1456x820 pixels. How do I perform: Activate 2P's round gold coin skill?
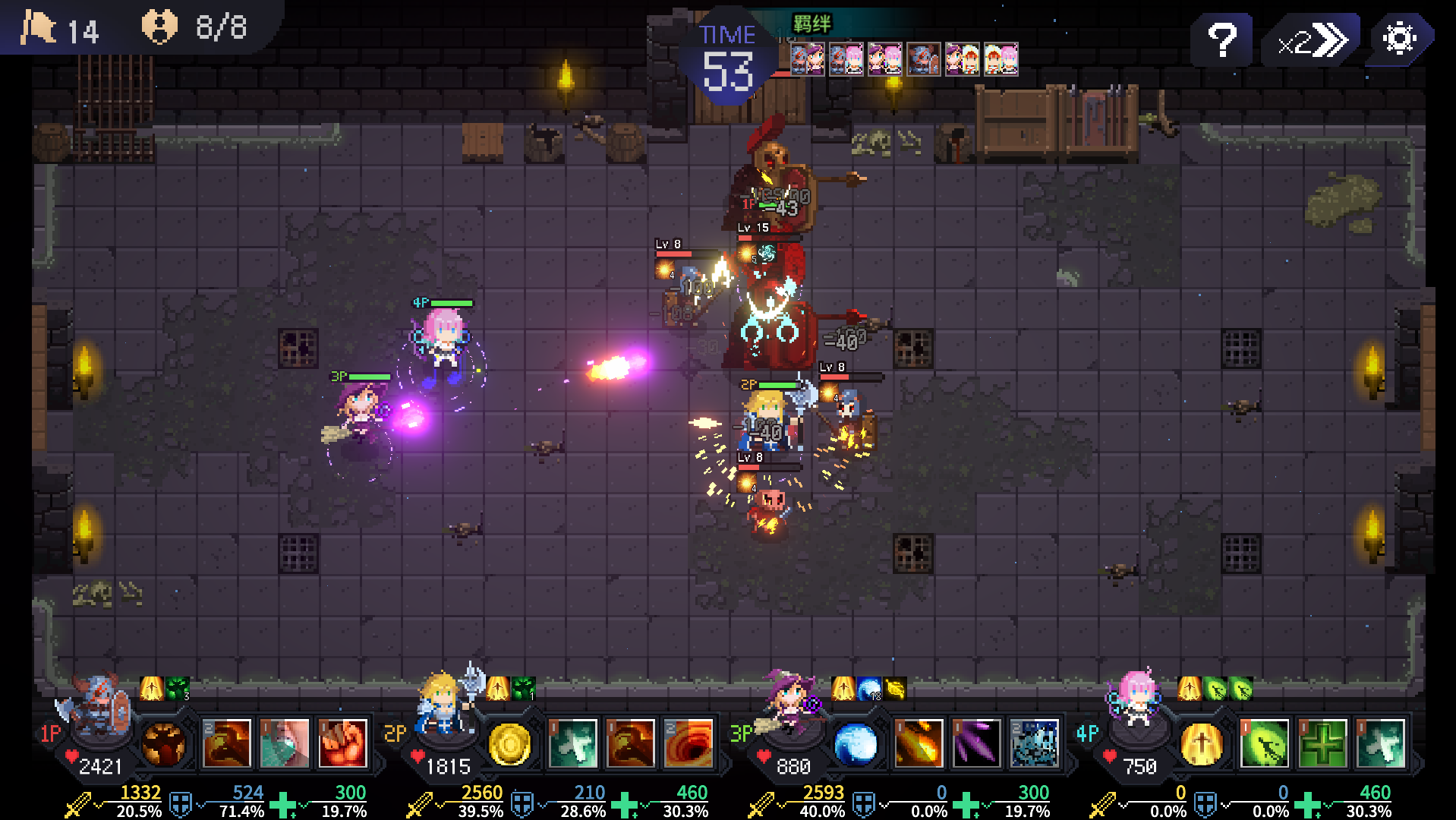point(509,743)
